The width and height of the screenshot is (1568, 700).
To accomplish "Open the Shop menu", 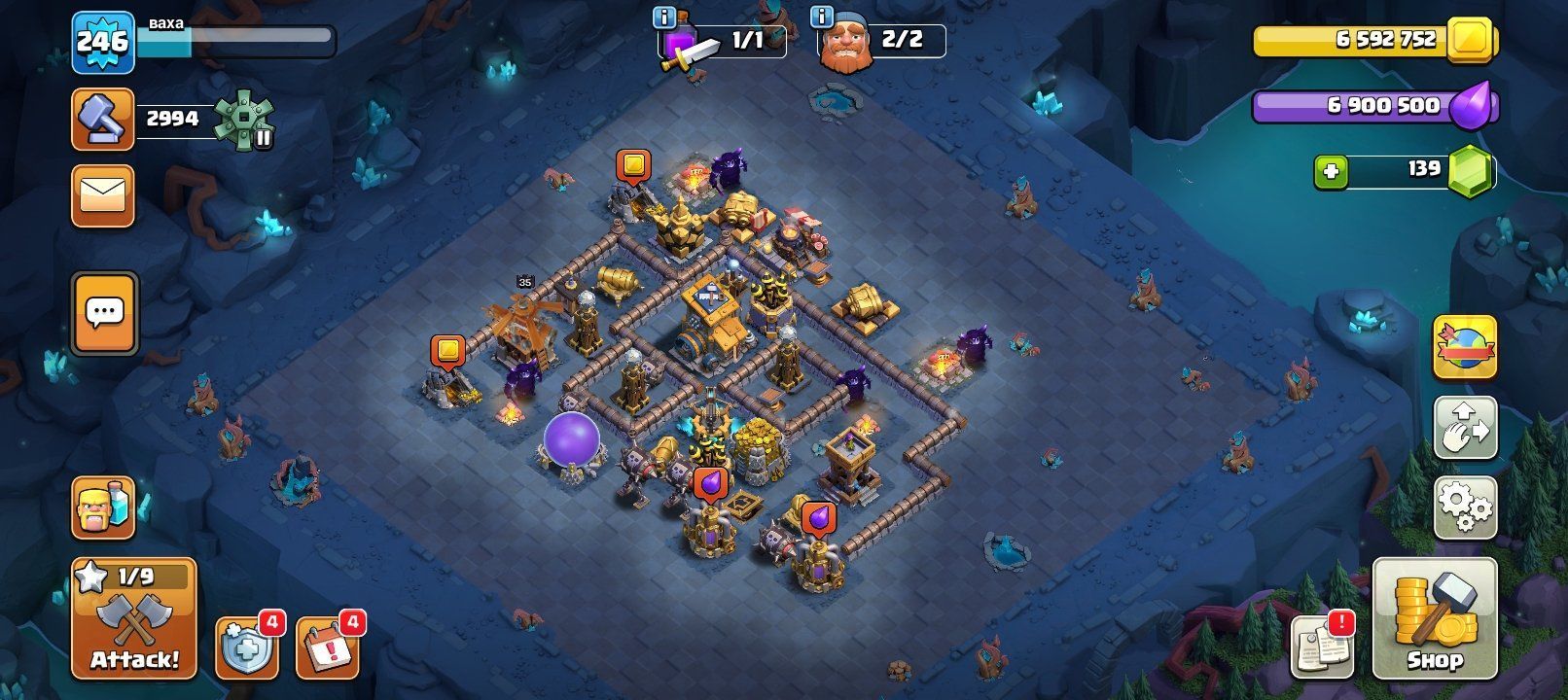I will (1434, 618).
